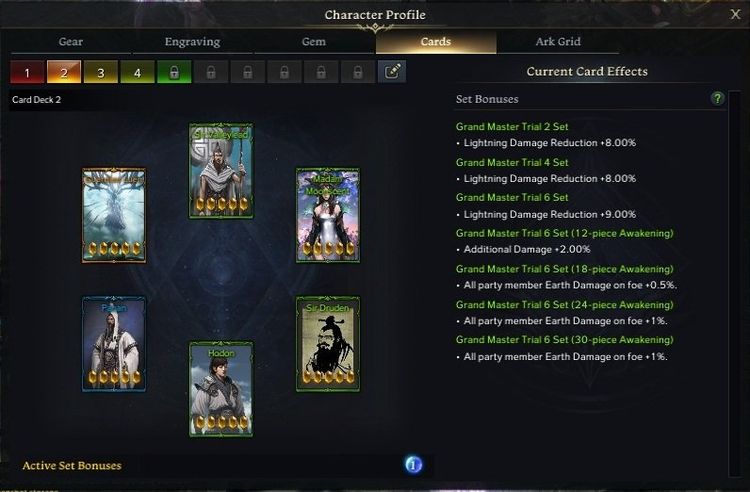
Task: Show the Gem tab
Action: tap(313, 42)
